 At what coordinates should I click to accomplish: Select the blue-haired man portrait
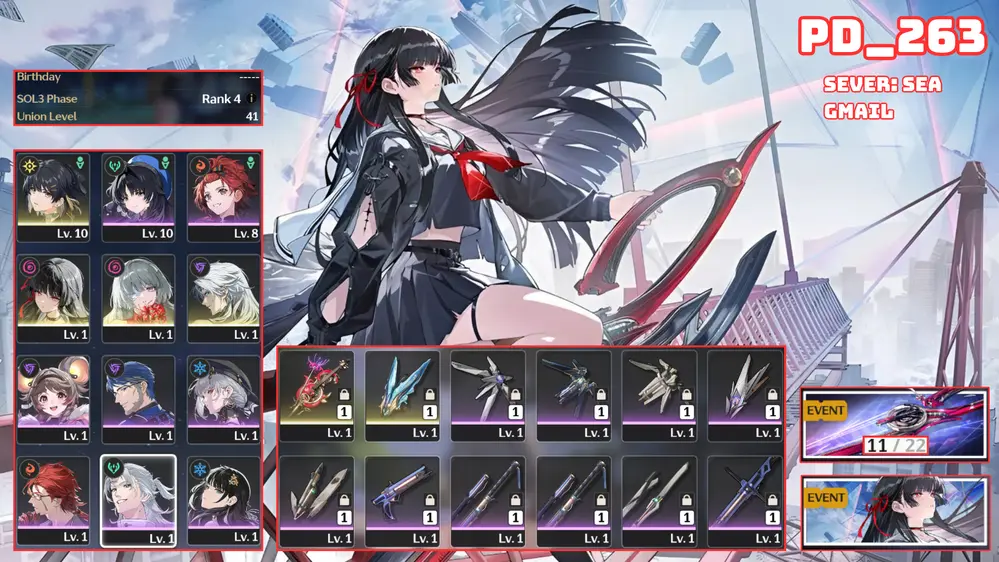coord(138,398)
